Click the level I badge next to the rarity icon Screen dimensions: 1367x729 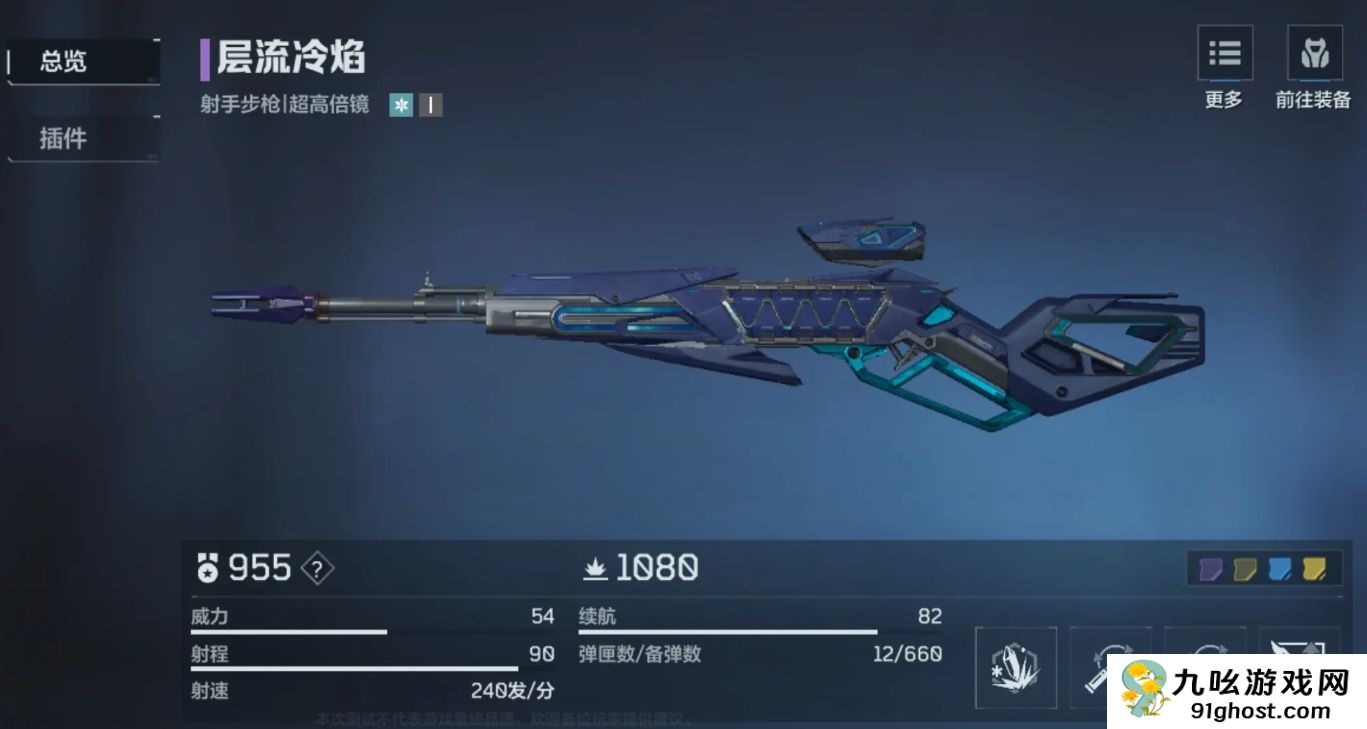(430, 104)
